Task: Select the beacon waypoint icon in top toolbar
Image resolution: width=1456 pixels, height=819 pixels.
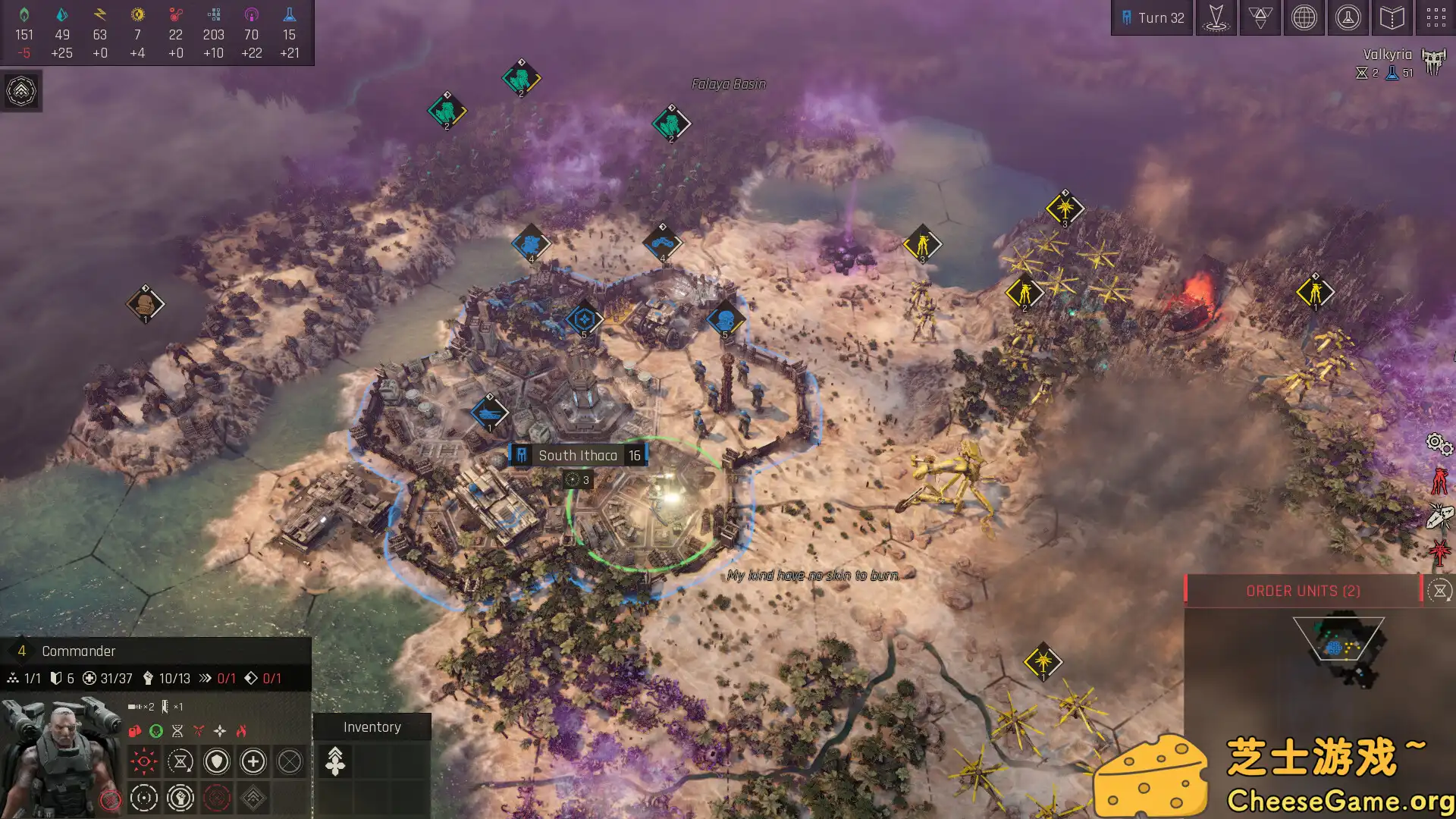Action: coord(1216,17)
